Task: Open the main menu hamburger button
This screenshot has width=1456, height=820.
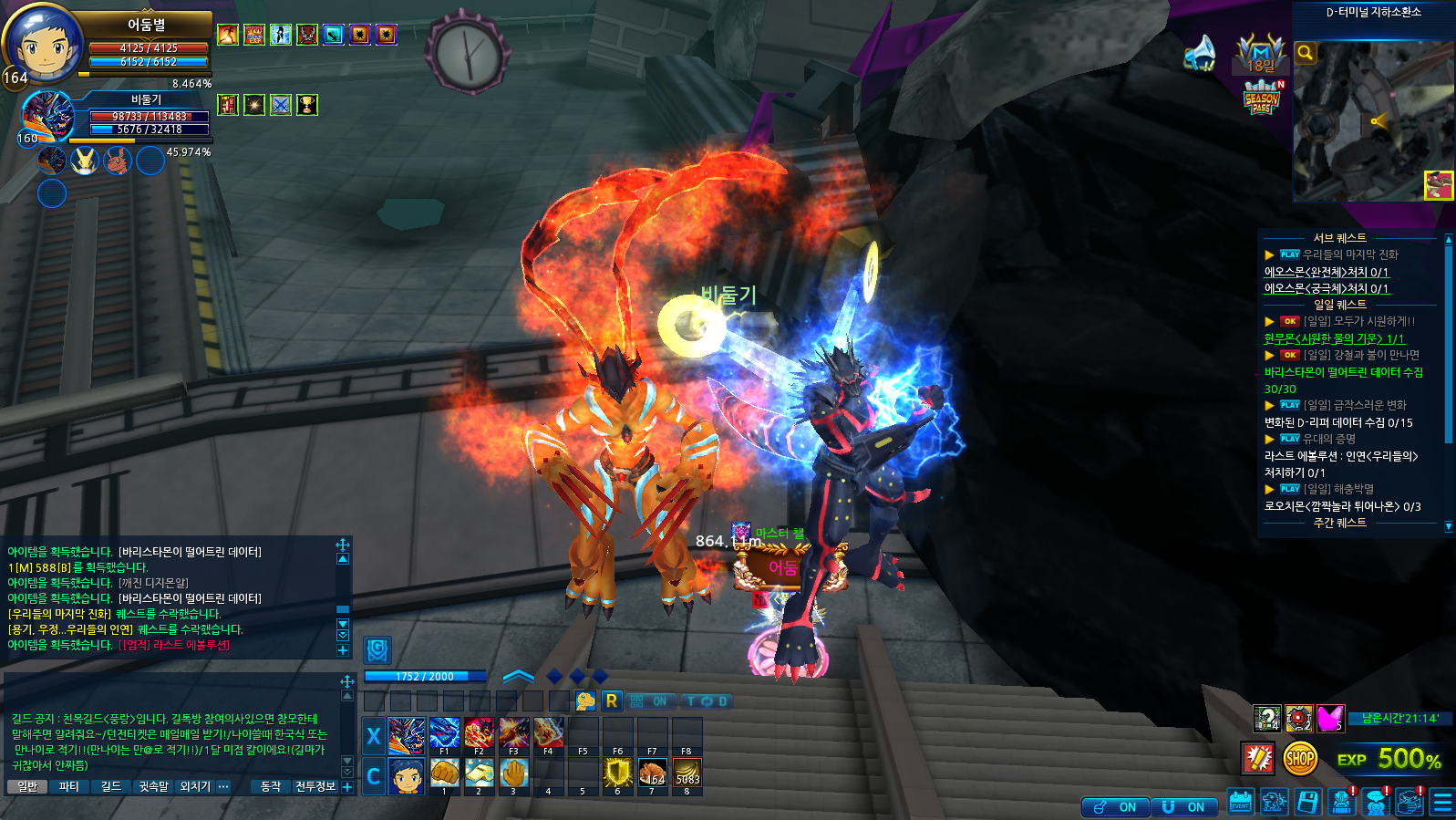Action: click(1442, 803)
